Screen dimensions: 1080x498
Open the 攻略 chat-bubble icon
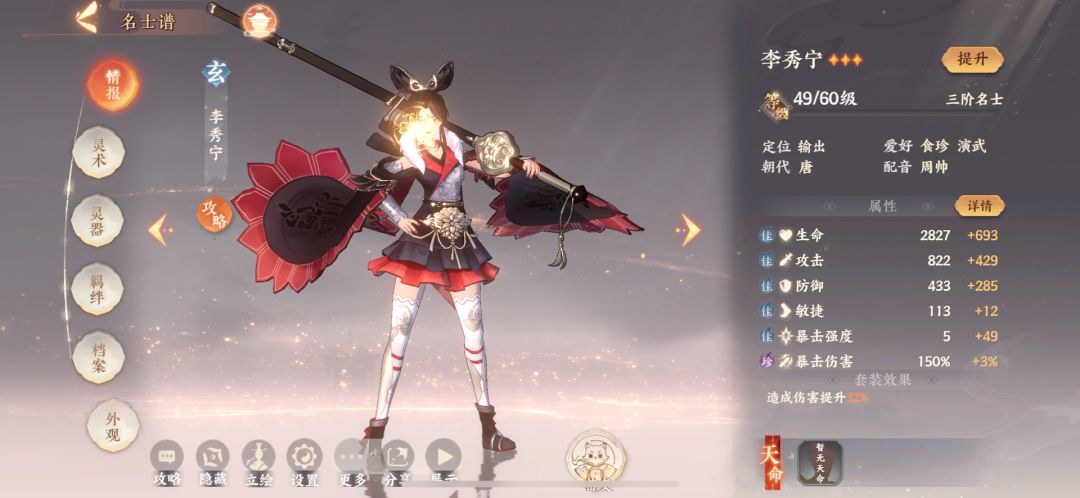[167, 459]
